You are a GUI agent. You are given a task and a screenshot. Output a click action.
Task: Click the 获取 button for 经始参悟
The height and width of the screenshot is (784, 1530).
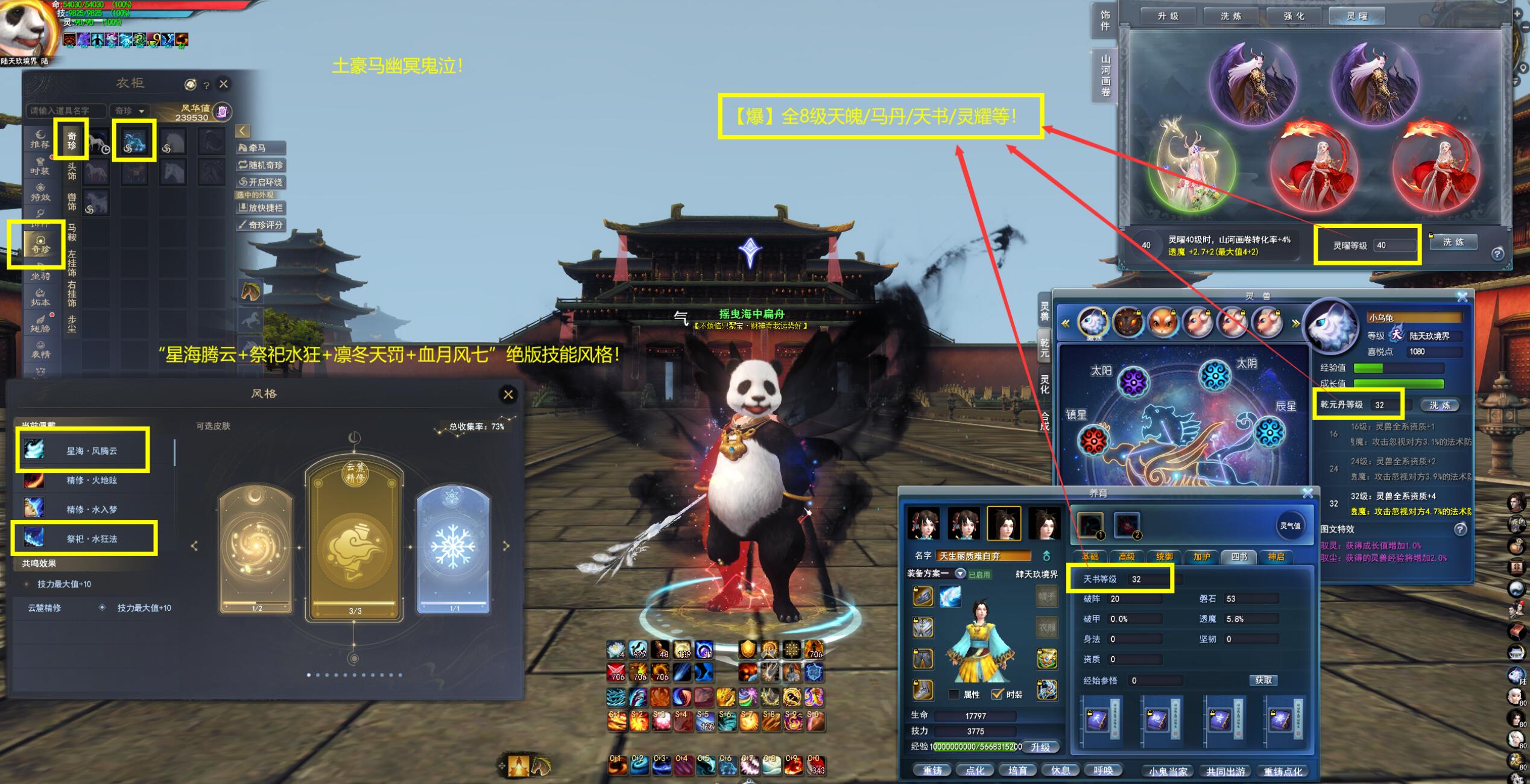click(1263, 680)
